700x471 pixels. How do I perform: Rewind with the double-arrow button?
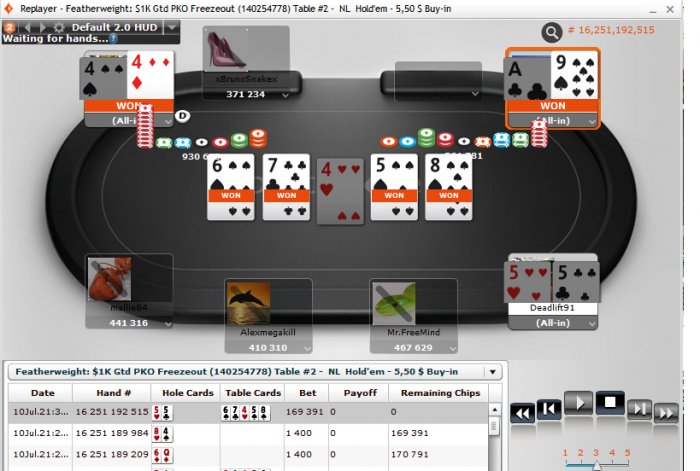tap(521, 412)
